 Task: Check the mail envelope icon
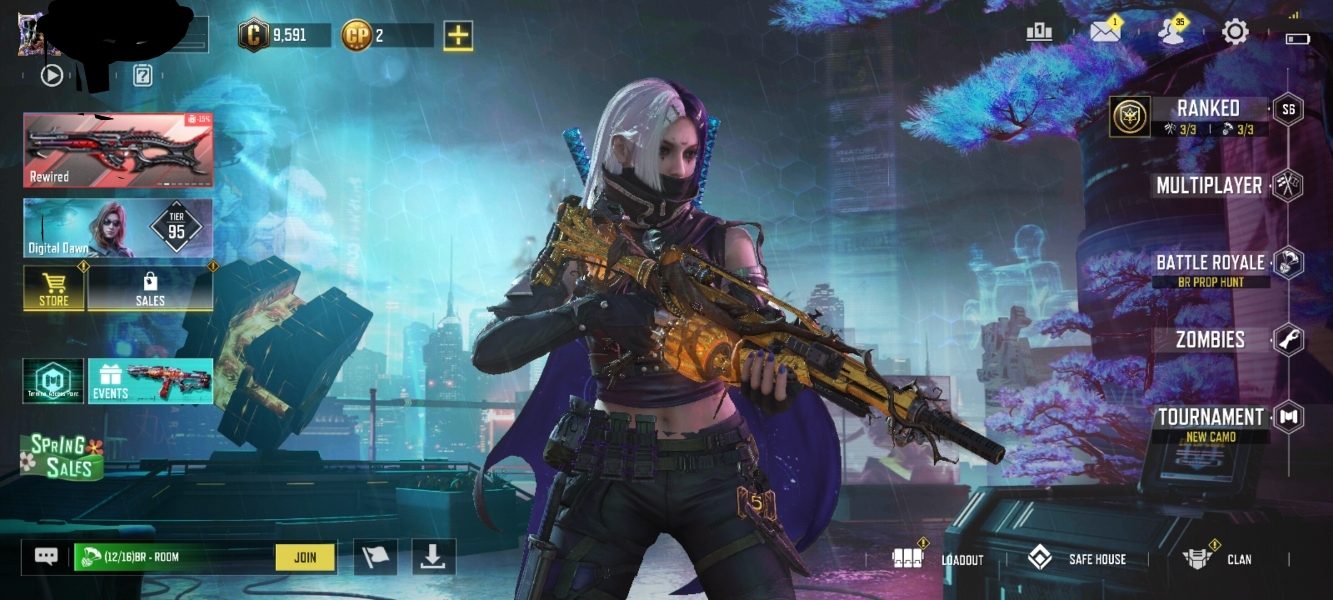pyautogui.click(x=1105, y=32)
